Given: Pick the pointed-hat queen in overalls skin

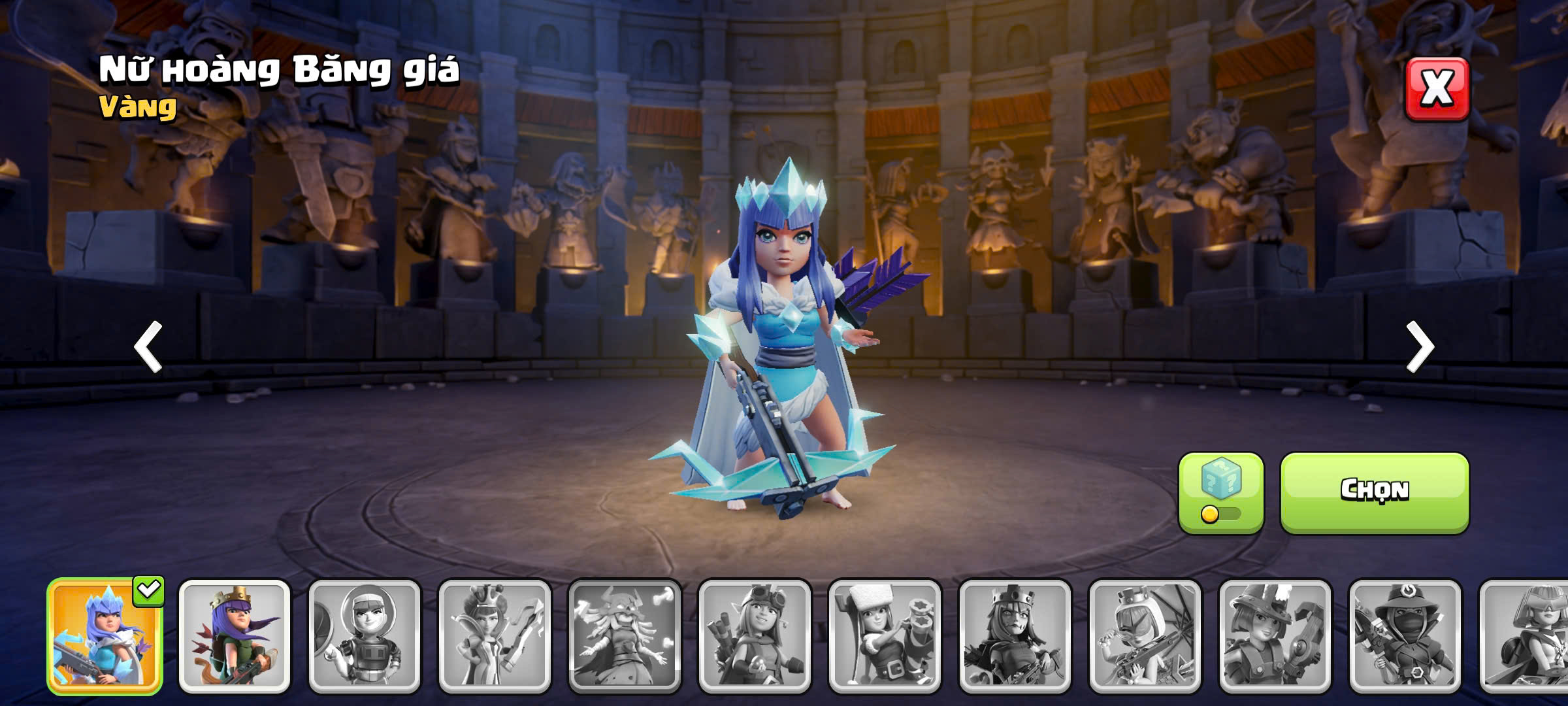Looking at the screenshot, I should pos(1275,636).
